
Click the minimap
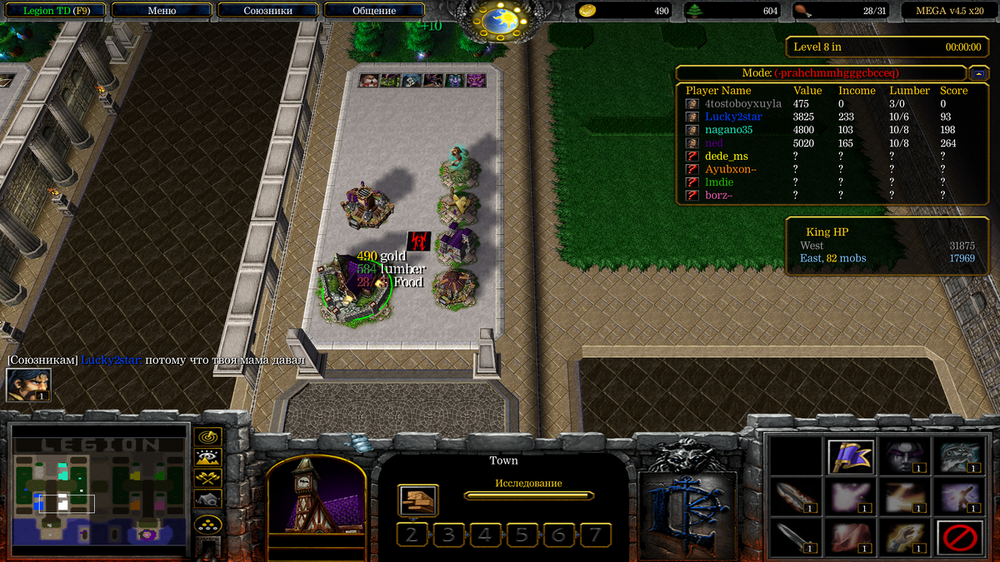(x=99, y=492)
